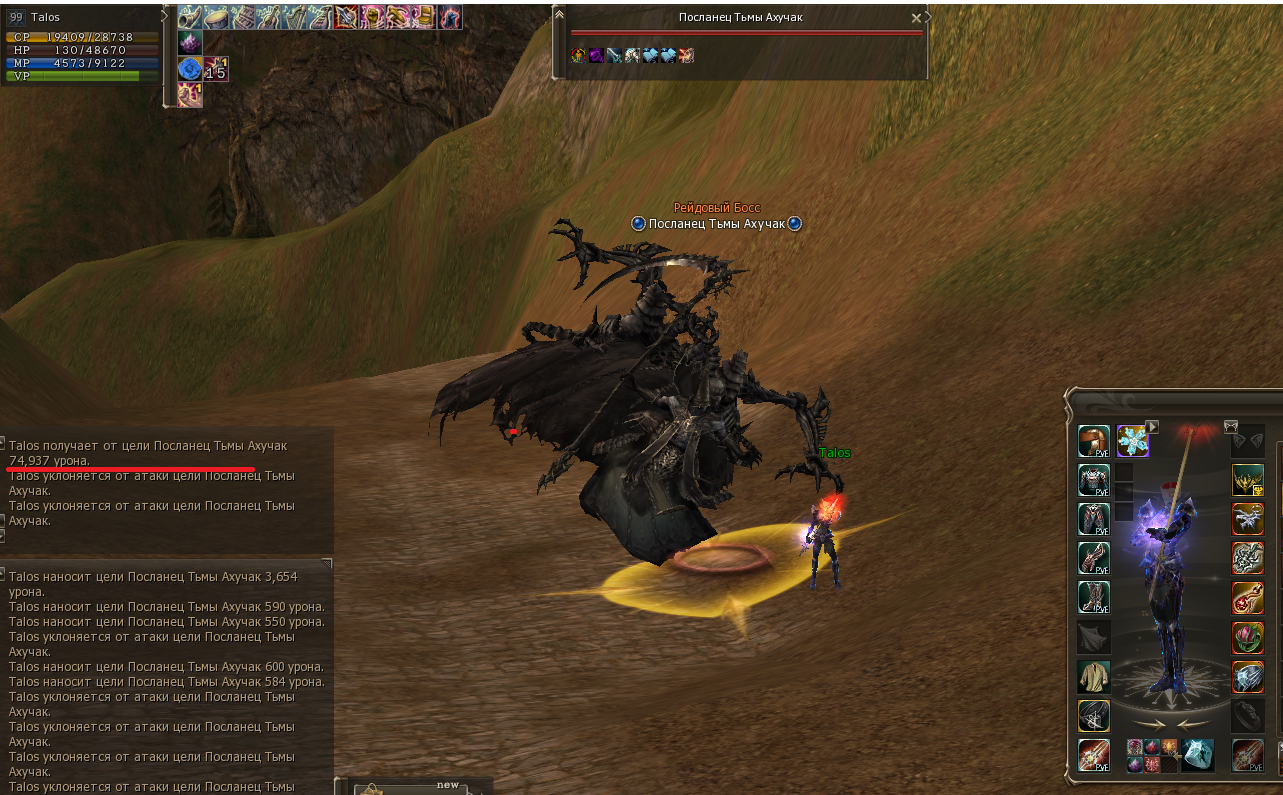Select the golden crown necklace slot
The width and height of the screenshot is (1283, 795).
tap(1247, 480)
